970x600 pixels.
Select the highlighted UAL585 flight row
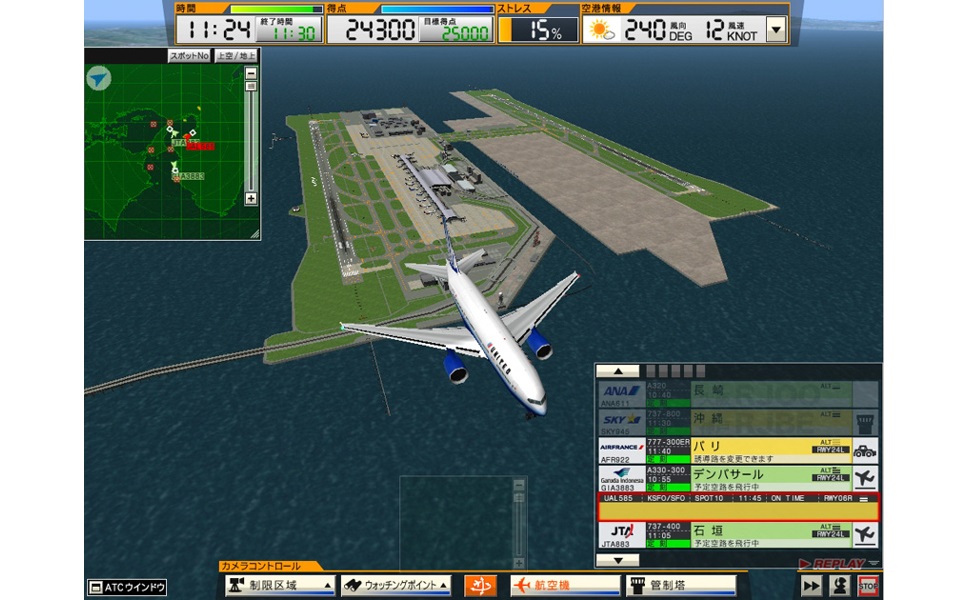coord(737,507)
